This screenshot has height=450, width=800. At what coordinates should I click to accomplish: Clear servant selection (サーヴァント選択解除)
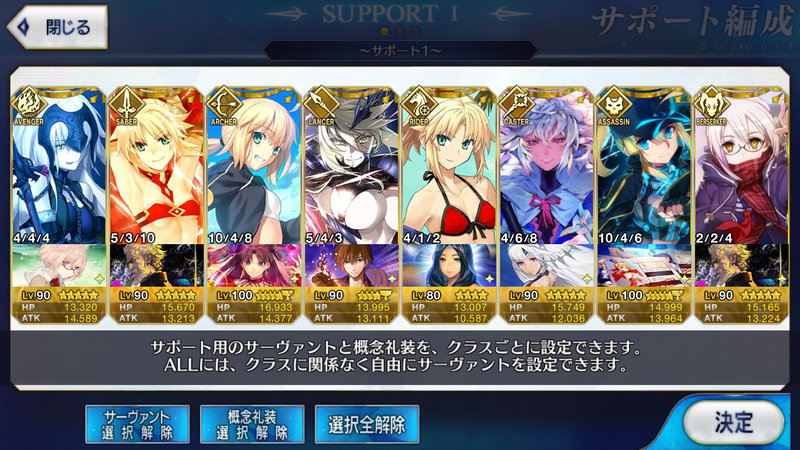coord(137,424)
